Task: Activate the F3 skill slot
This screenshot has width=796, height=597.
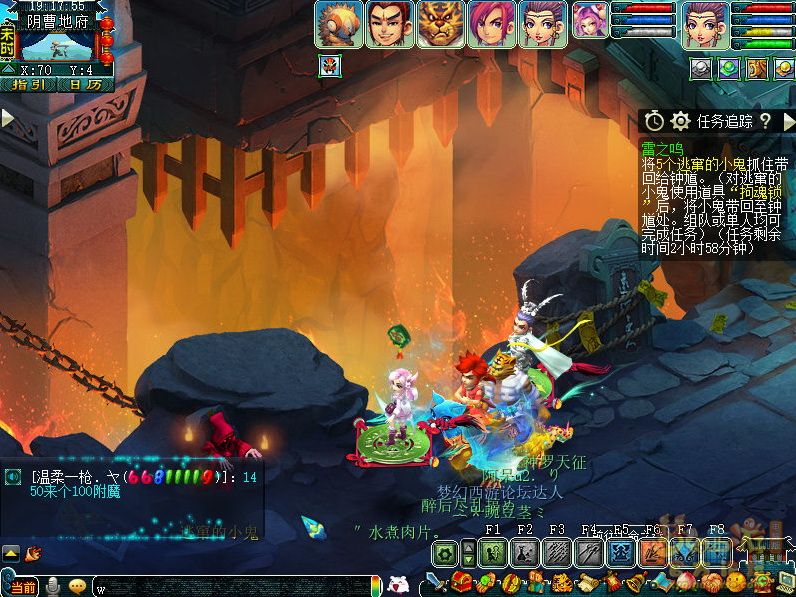Action: (x=556, y=552)
